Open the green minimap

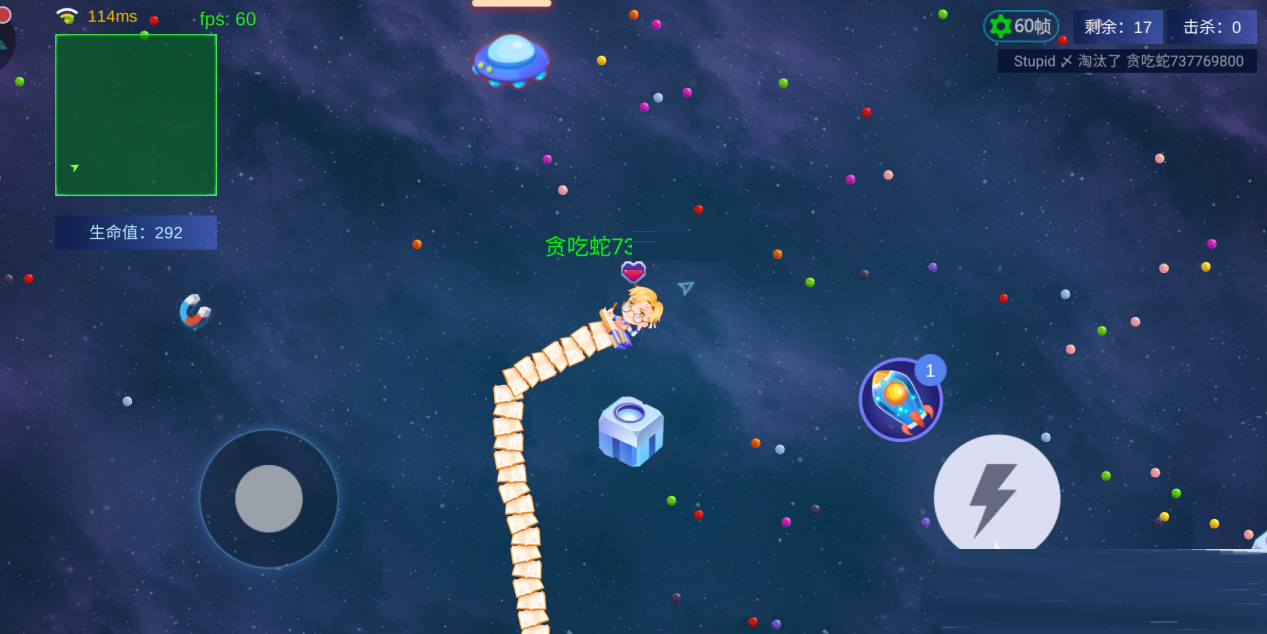click(136, 115)
